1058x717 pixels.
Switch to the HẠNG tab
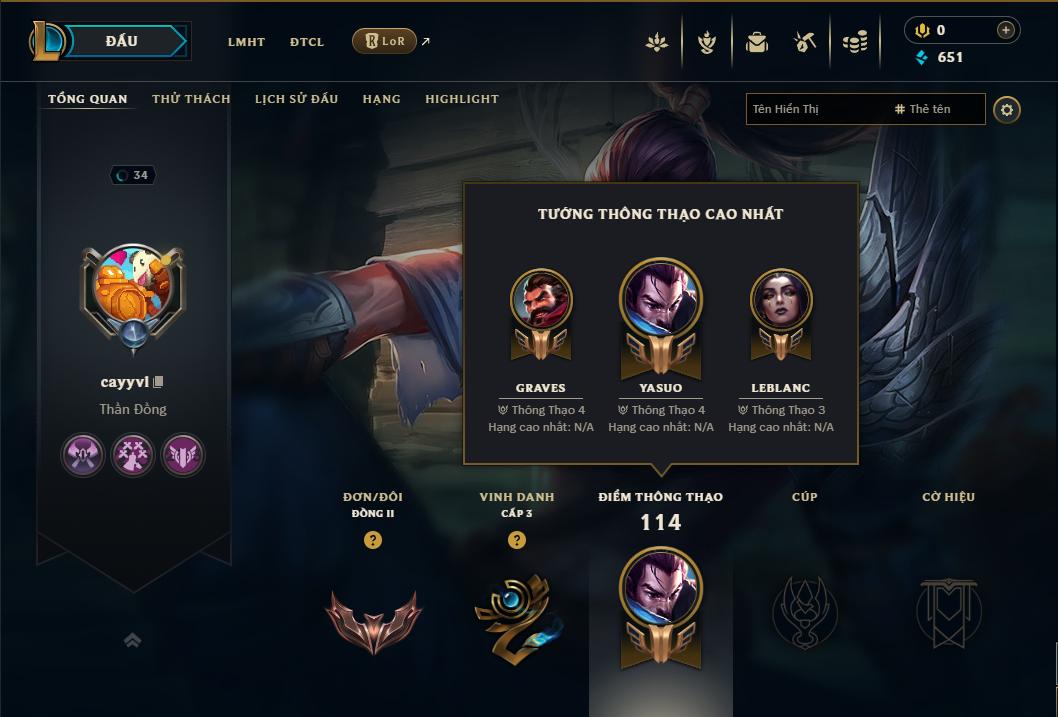pos(381,99)
